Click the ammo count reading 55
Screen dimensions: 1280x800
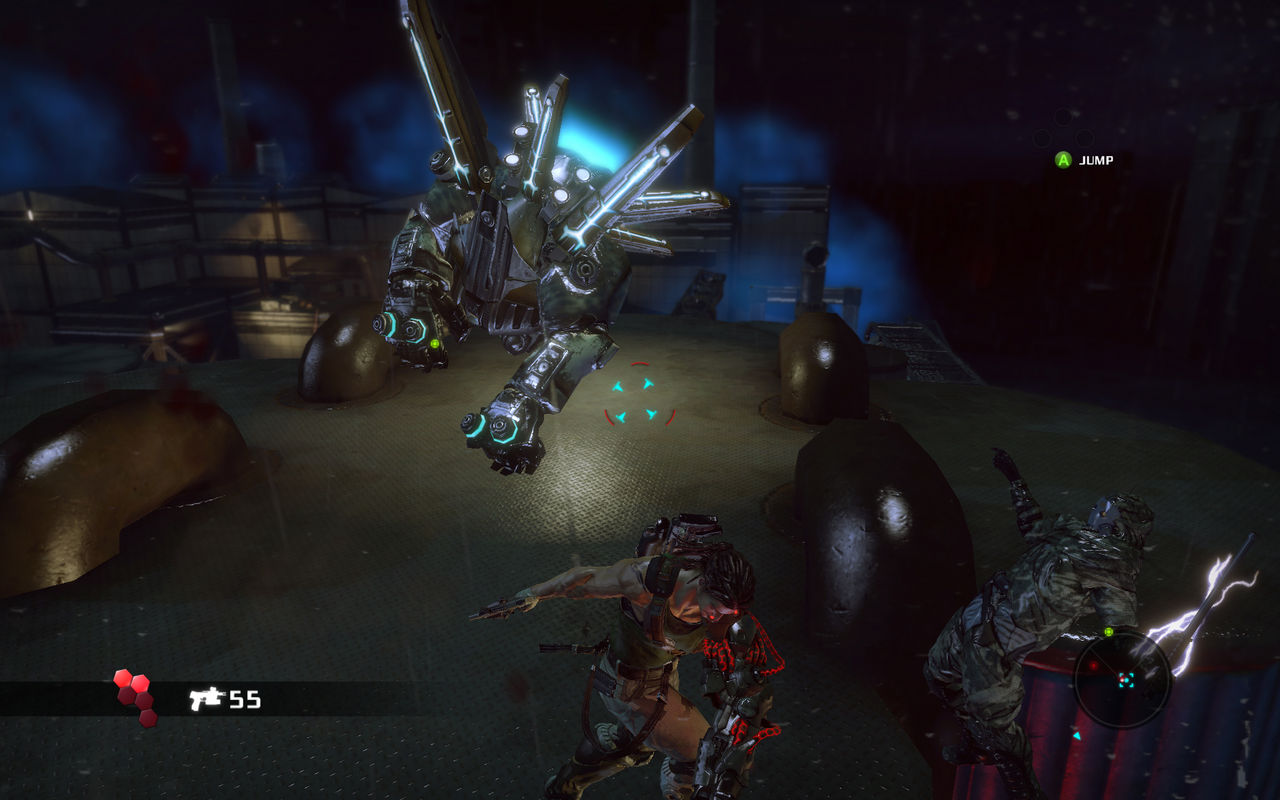coord(246,698)
